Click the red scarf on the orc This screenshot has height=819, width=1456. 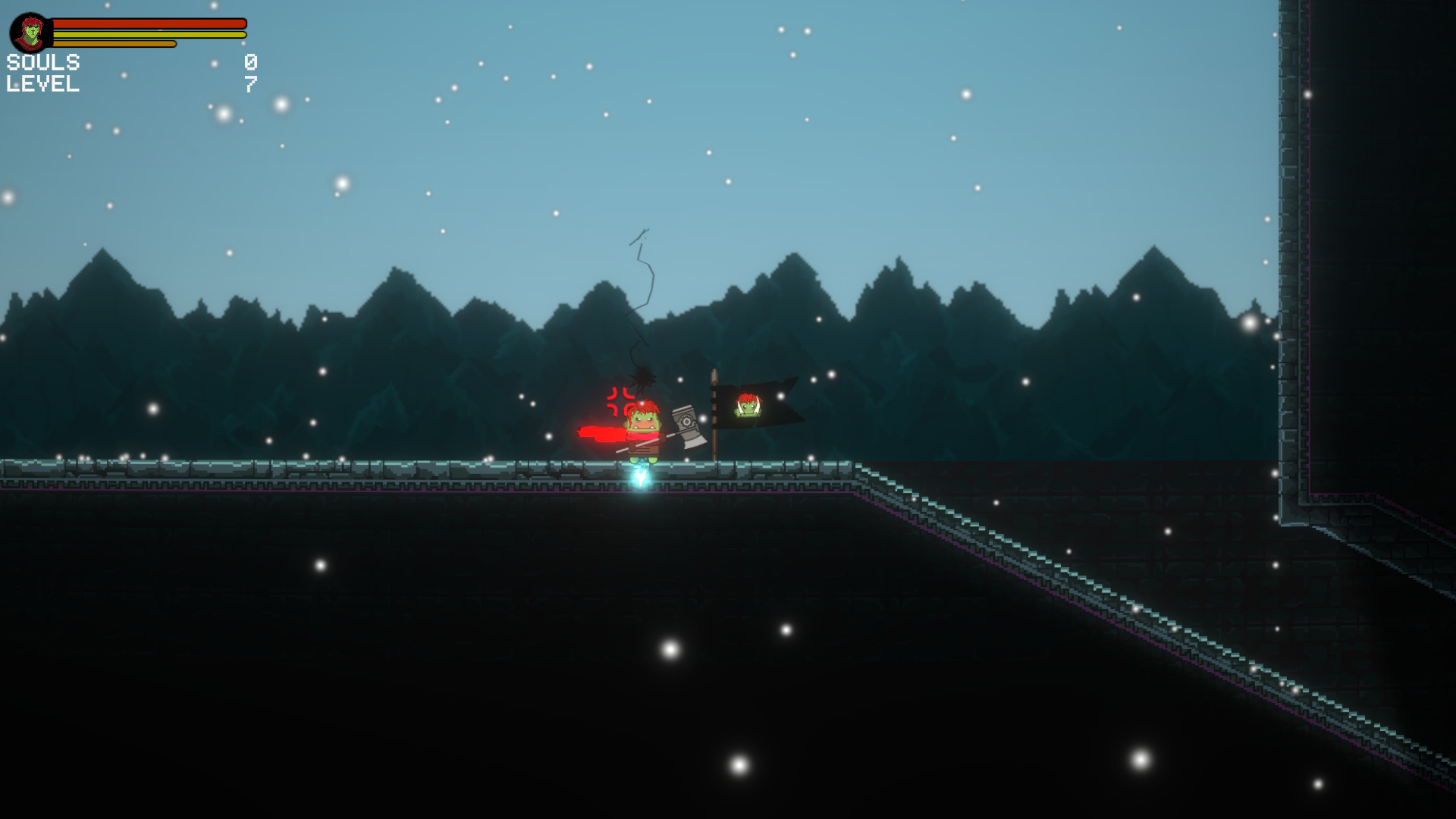[642, 435]
